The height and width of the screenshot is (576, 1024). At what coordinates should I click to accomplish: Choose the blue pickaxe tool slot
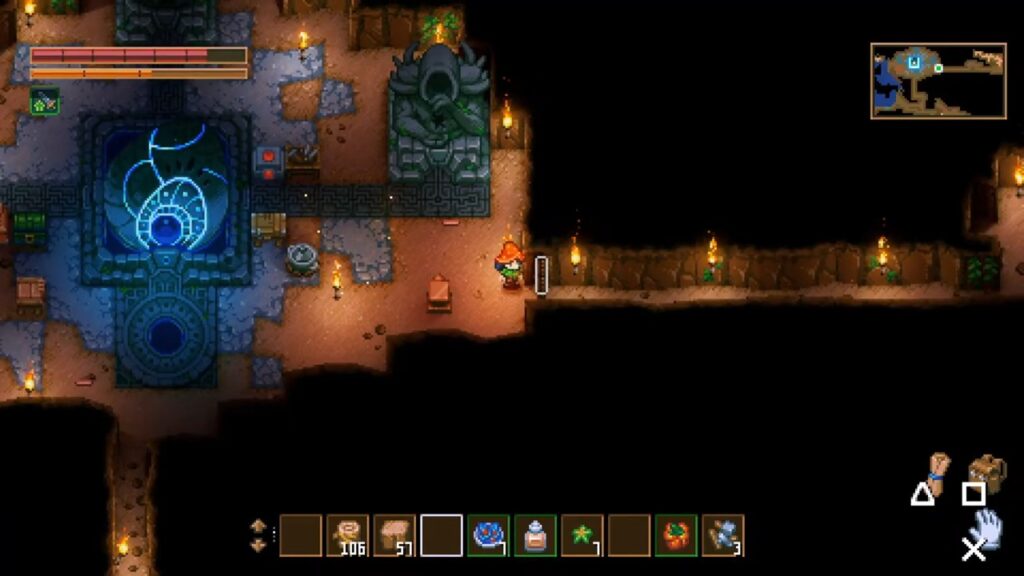(723, 535)
